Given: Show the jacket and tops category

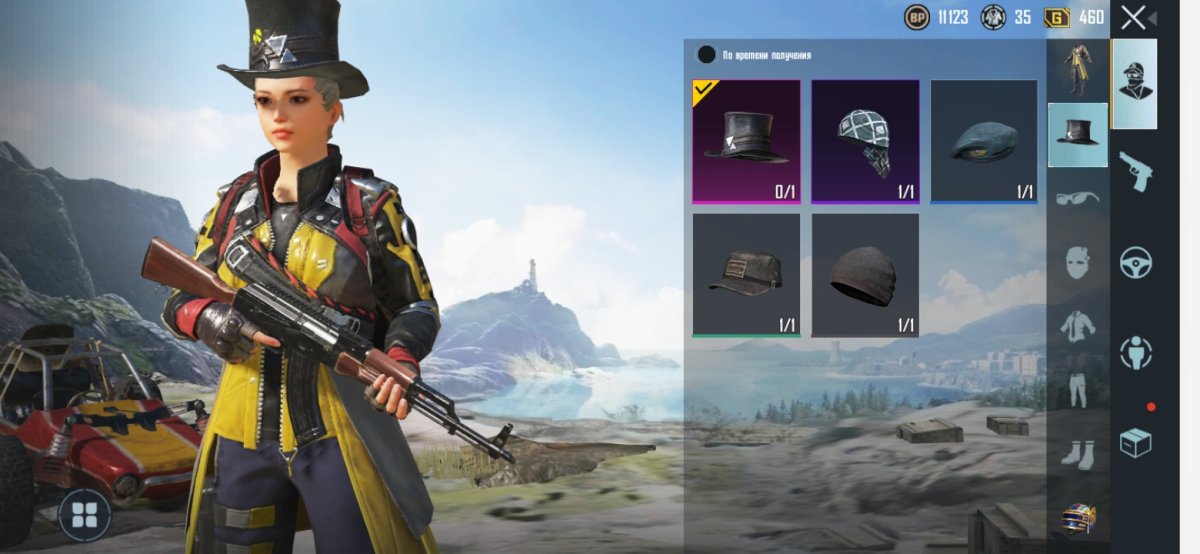Looking at the screenshot, I should click(x=1077, y=326).
